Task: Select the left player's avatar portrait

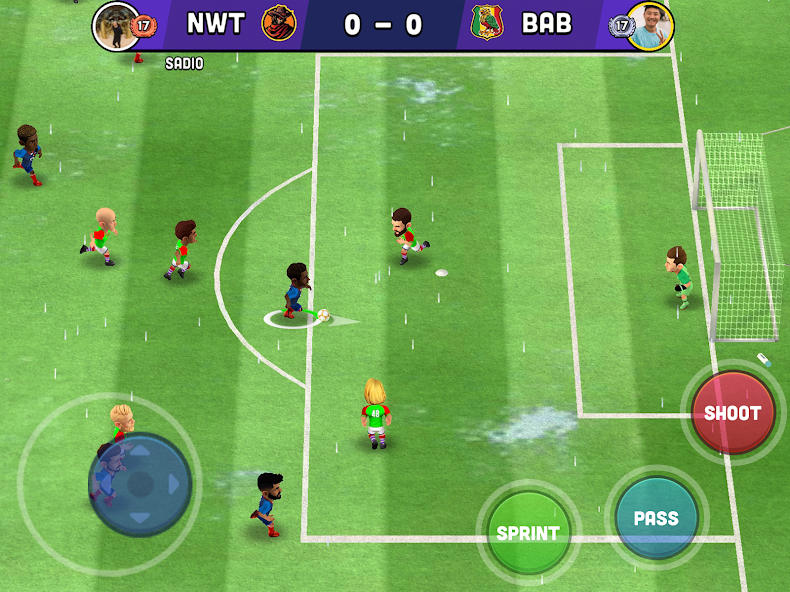Action: coord(116,25)
